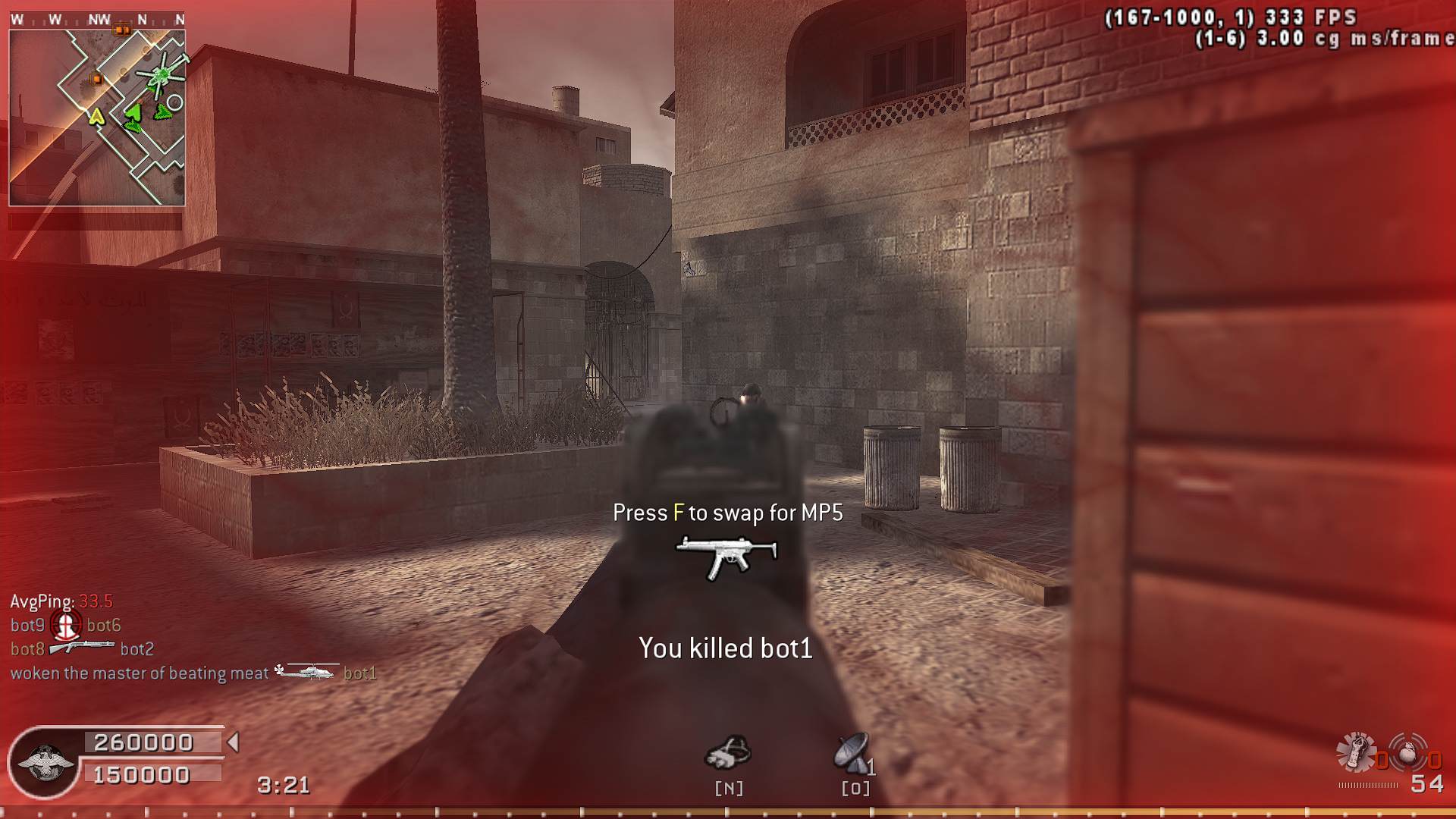Click the special grenade icon

point(1355,752)
